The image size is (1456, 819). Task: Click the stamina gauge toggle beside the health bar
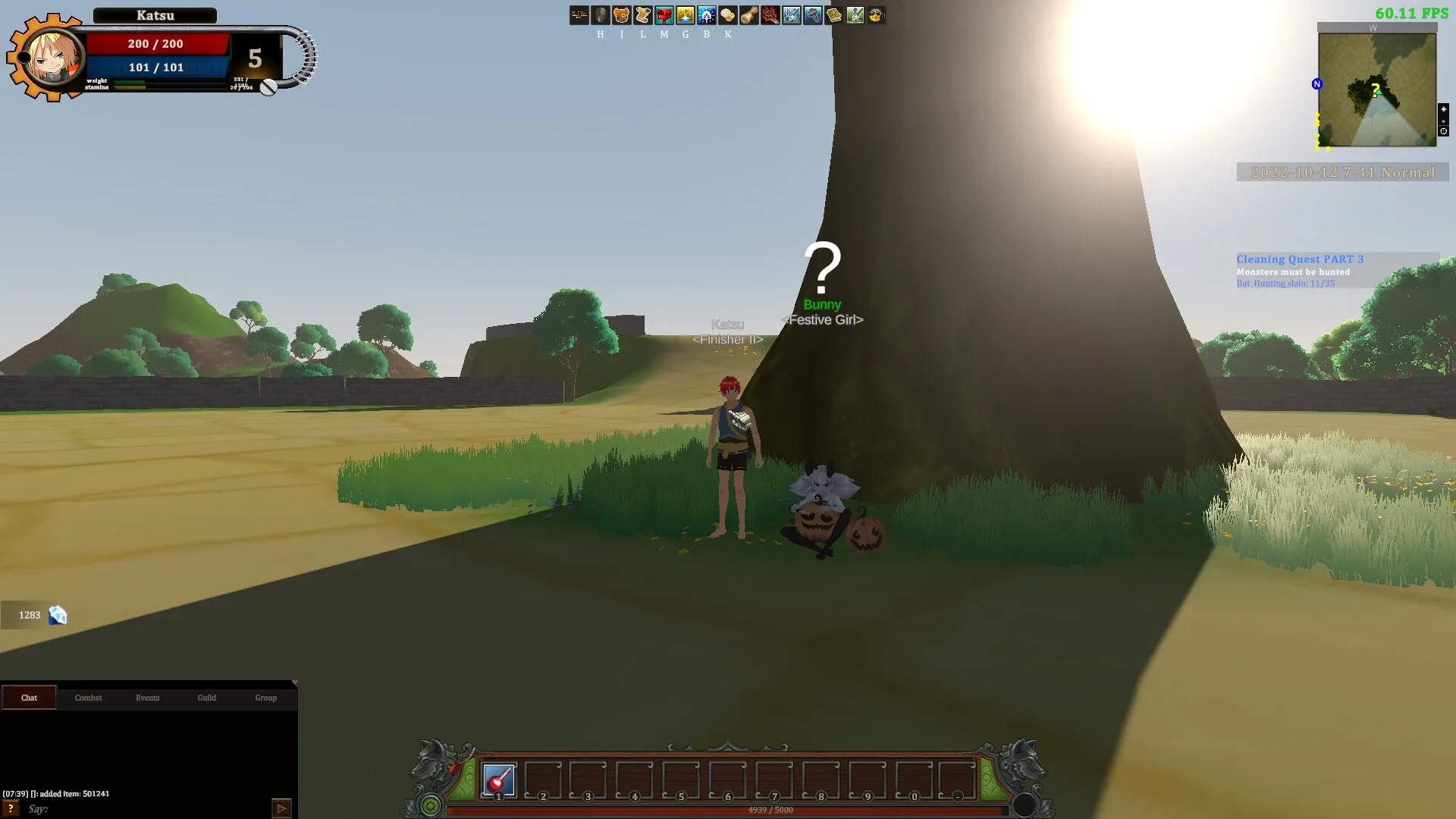point(267,89)
